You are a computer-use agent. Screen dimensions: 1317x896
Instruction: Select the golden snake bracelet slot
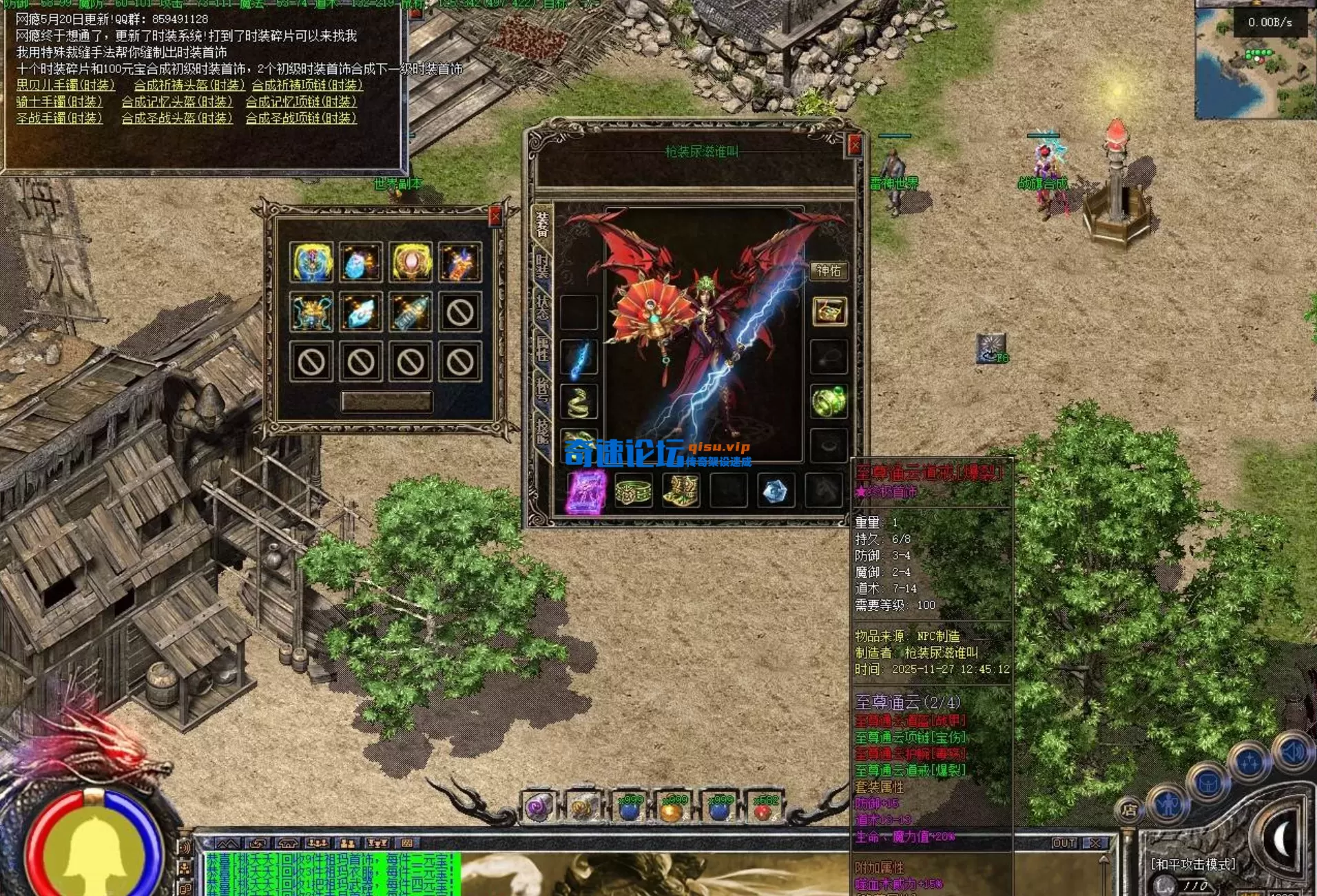[579, 402]
